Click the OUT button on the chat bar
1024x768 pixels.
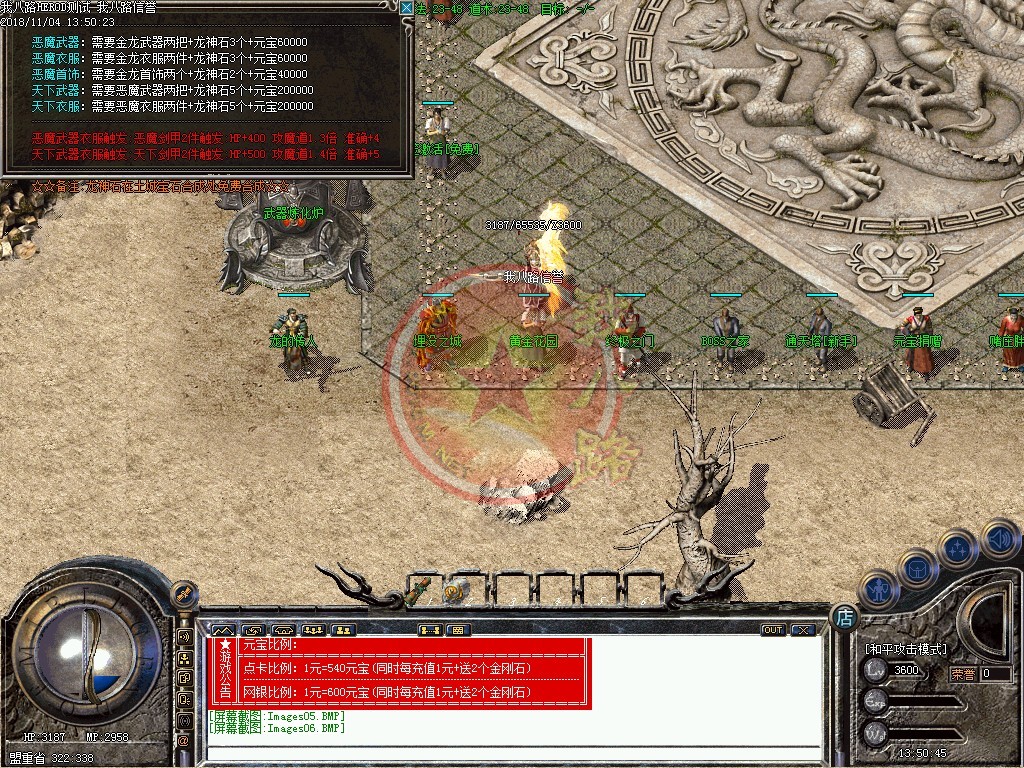tap(772, 630)
